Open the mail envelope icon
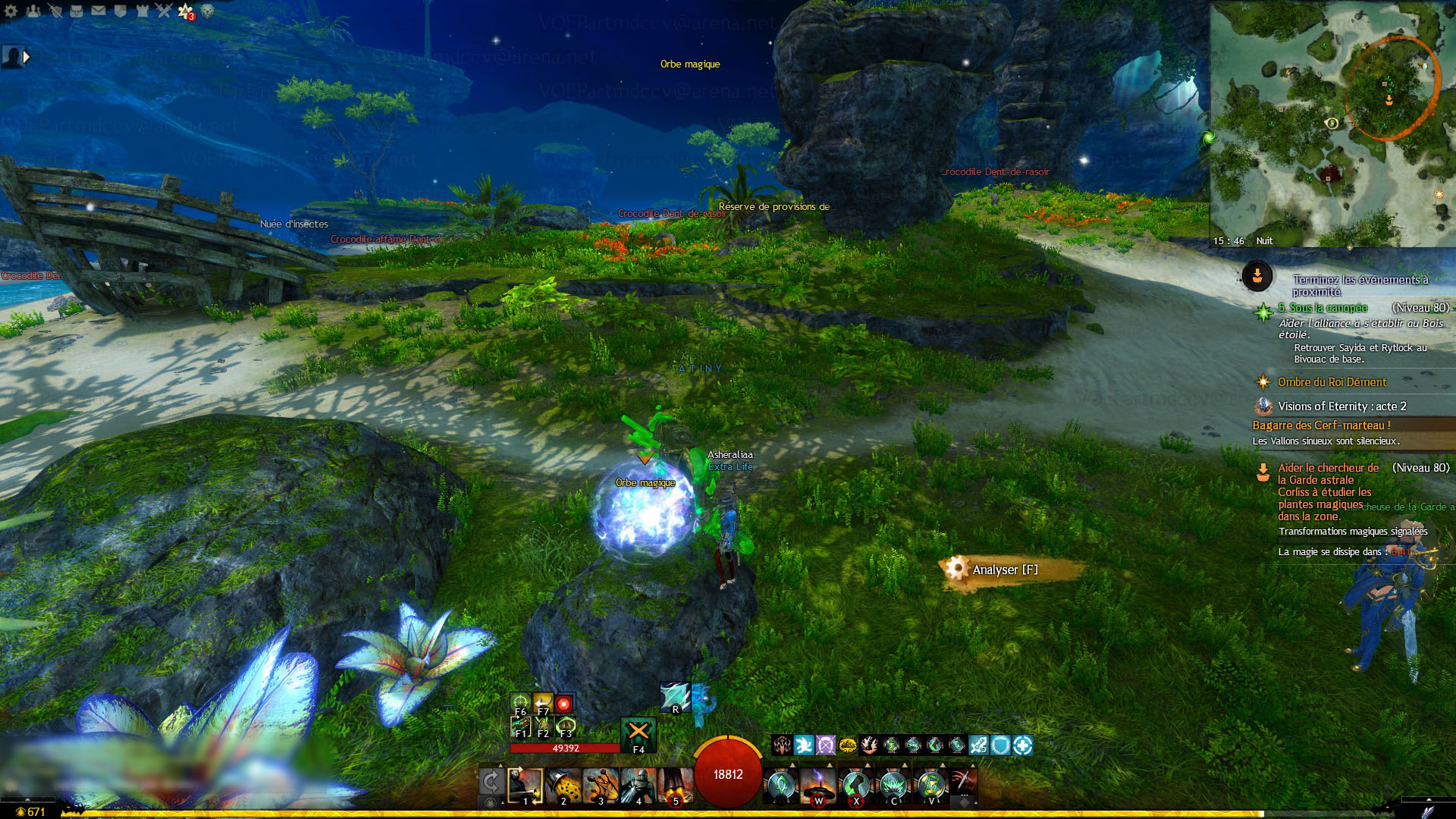Viewport: 1456px width, 819px height. pos(99,11)
